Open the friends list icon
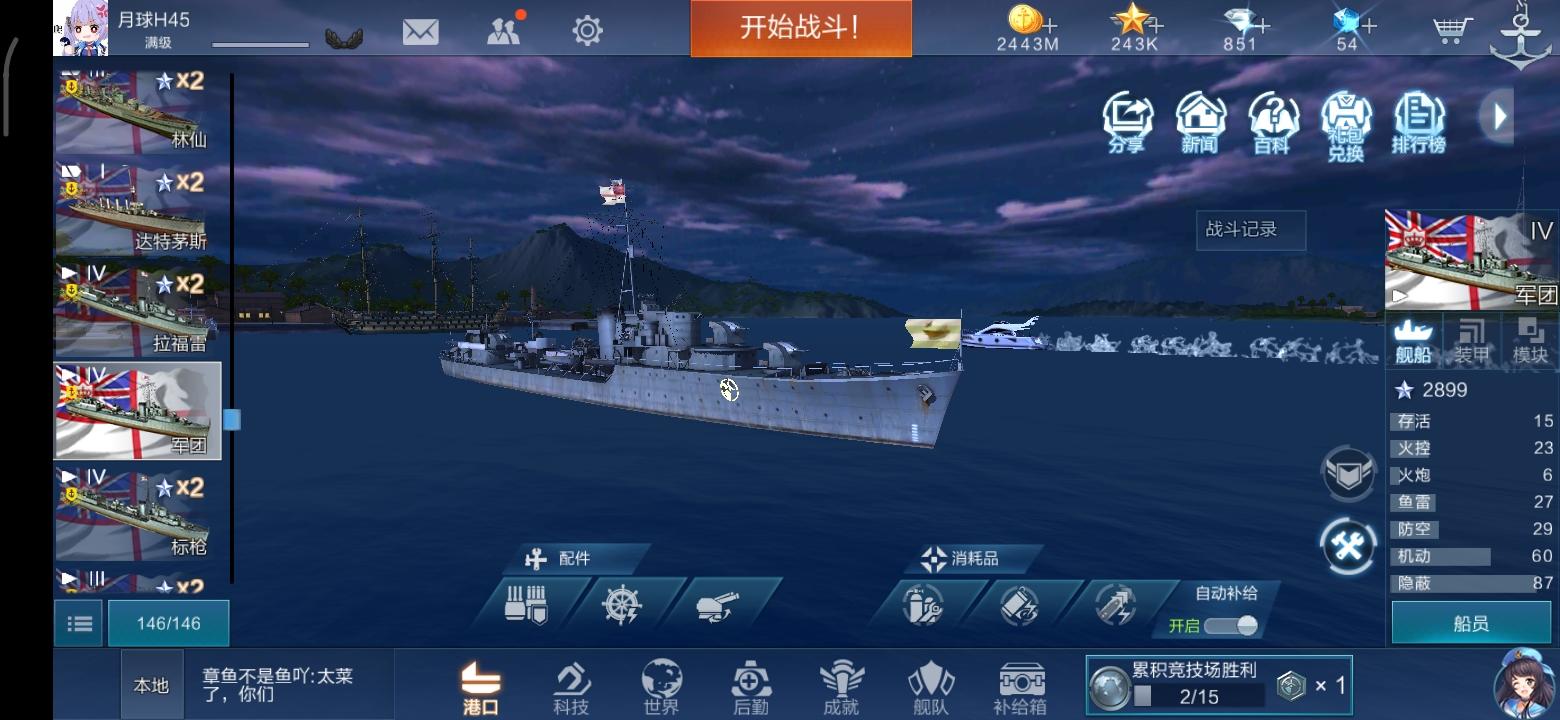This screenshot has width=1560, height=720. click(502, 31)
